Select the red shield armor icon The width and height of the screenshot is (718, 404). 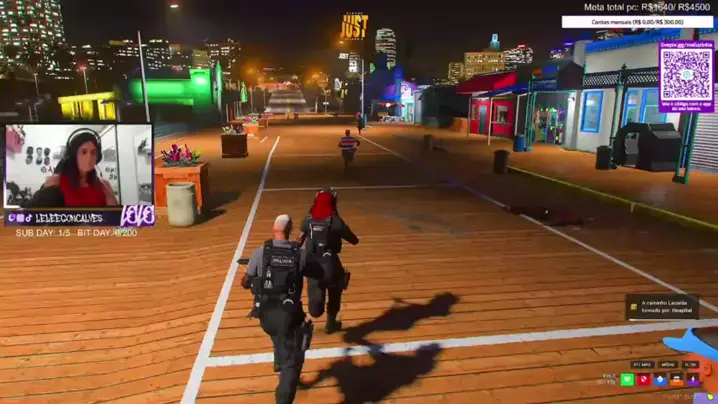click(644, 380)
